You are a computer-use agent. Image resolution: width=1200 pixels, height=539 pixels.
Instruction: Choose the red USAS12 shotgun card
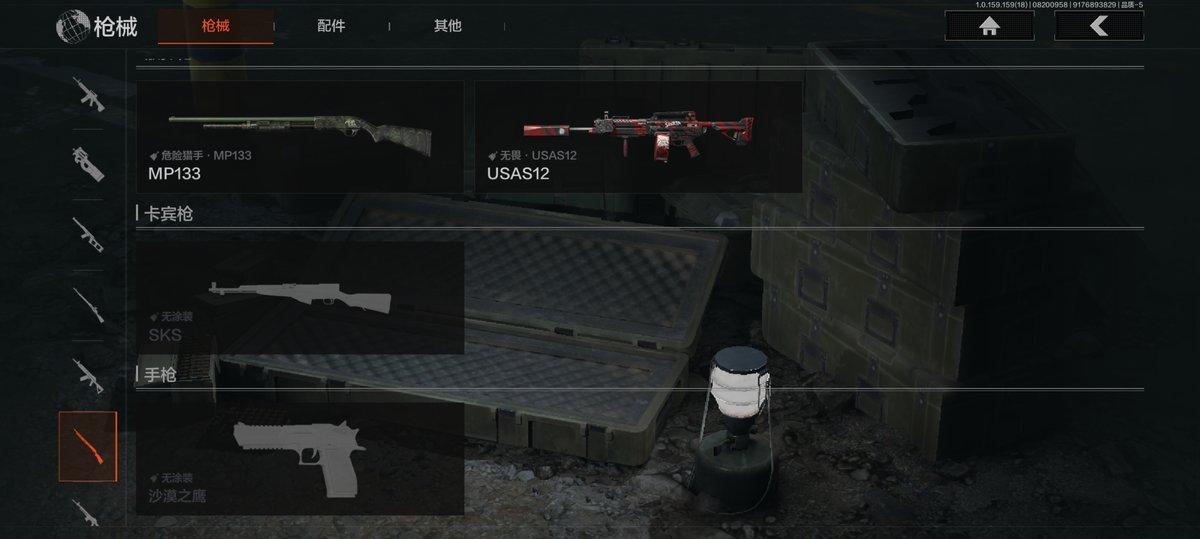(638, 137)
